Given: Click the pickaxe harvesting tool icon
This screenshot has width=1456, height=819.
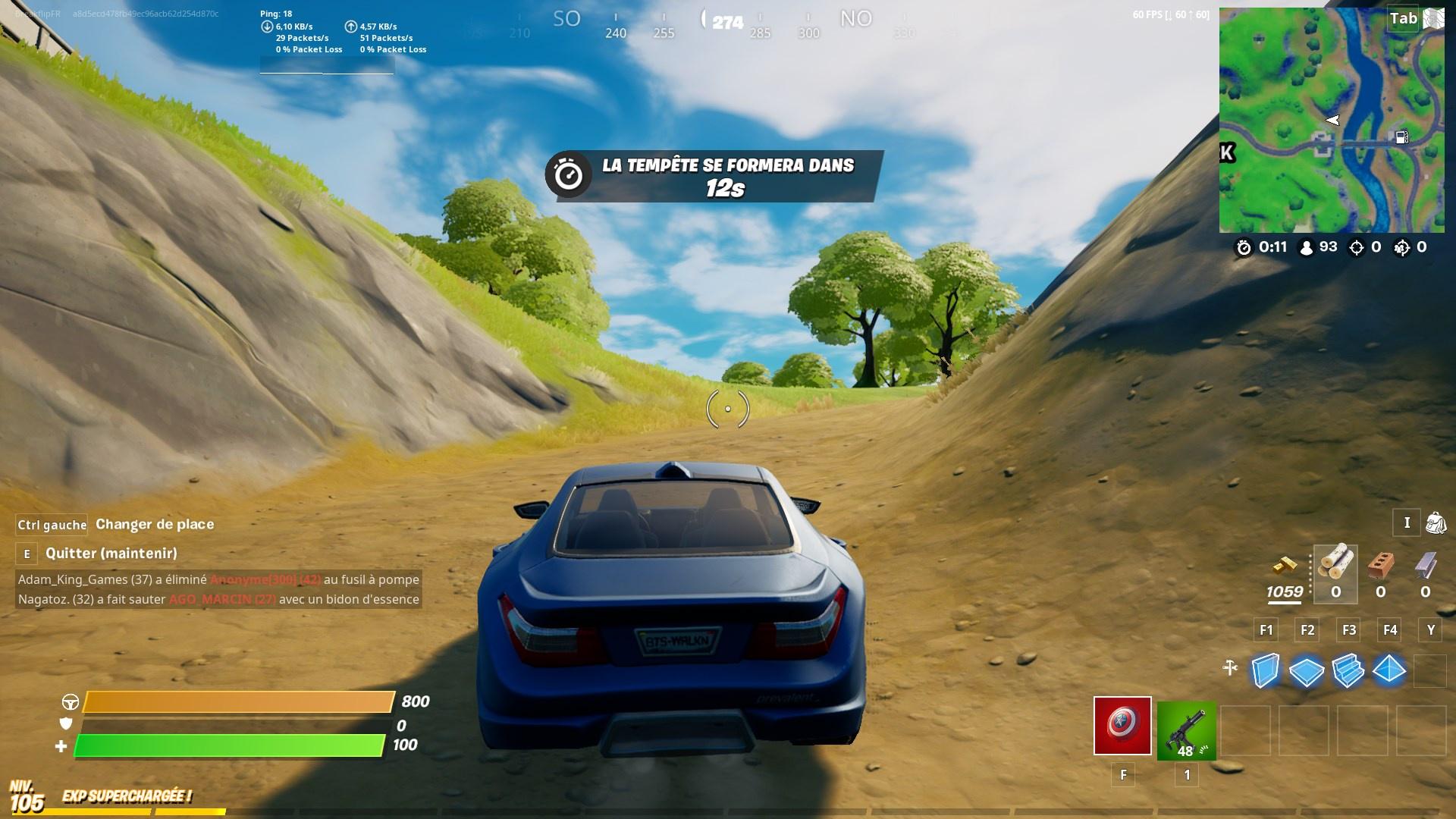Looking at the screenshot, I should pyautogui.click(x=1230, y=668).
